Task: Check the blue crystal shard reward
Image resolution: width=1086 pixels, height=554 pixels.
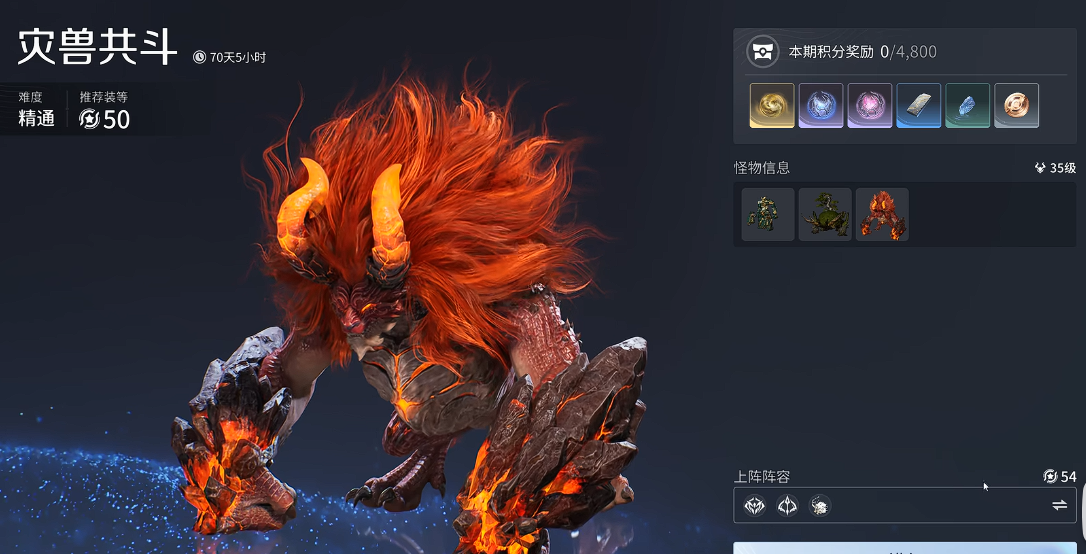Action: click(x=967, y=105)
